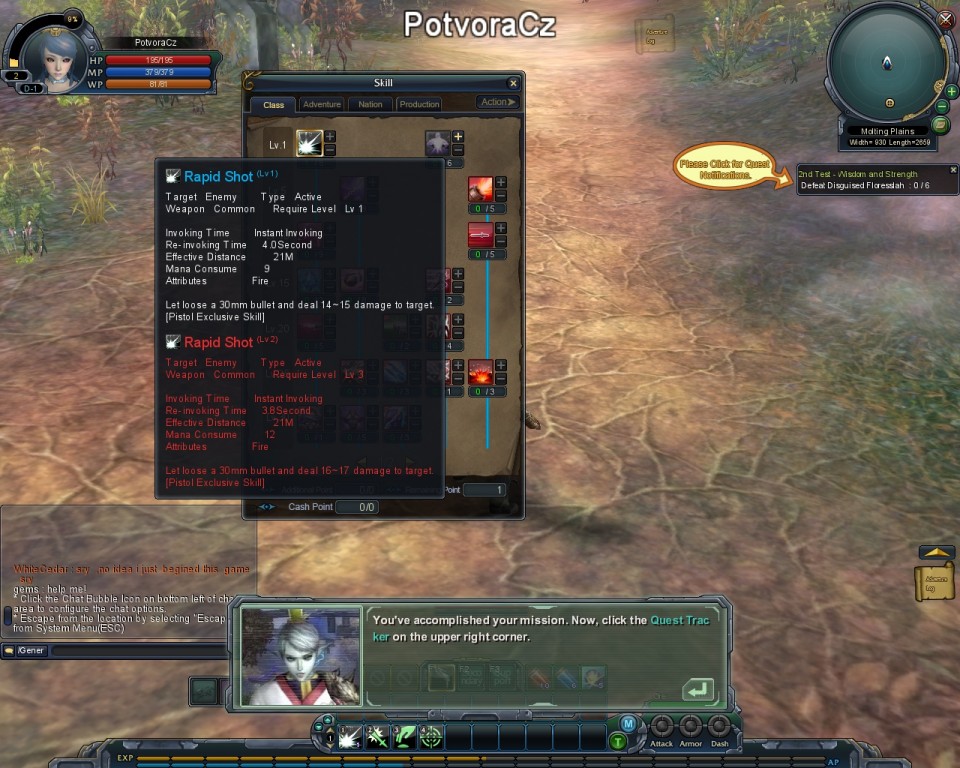
Task: Click the green T button beside the hotbar
Action: pos(619,741)
